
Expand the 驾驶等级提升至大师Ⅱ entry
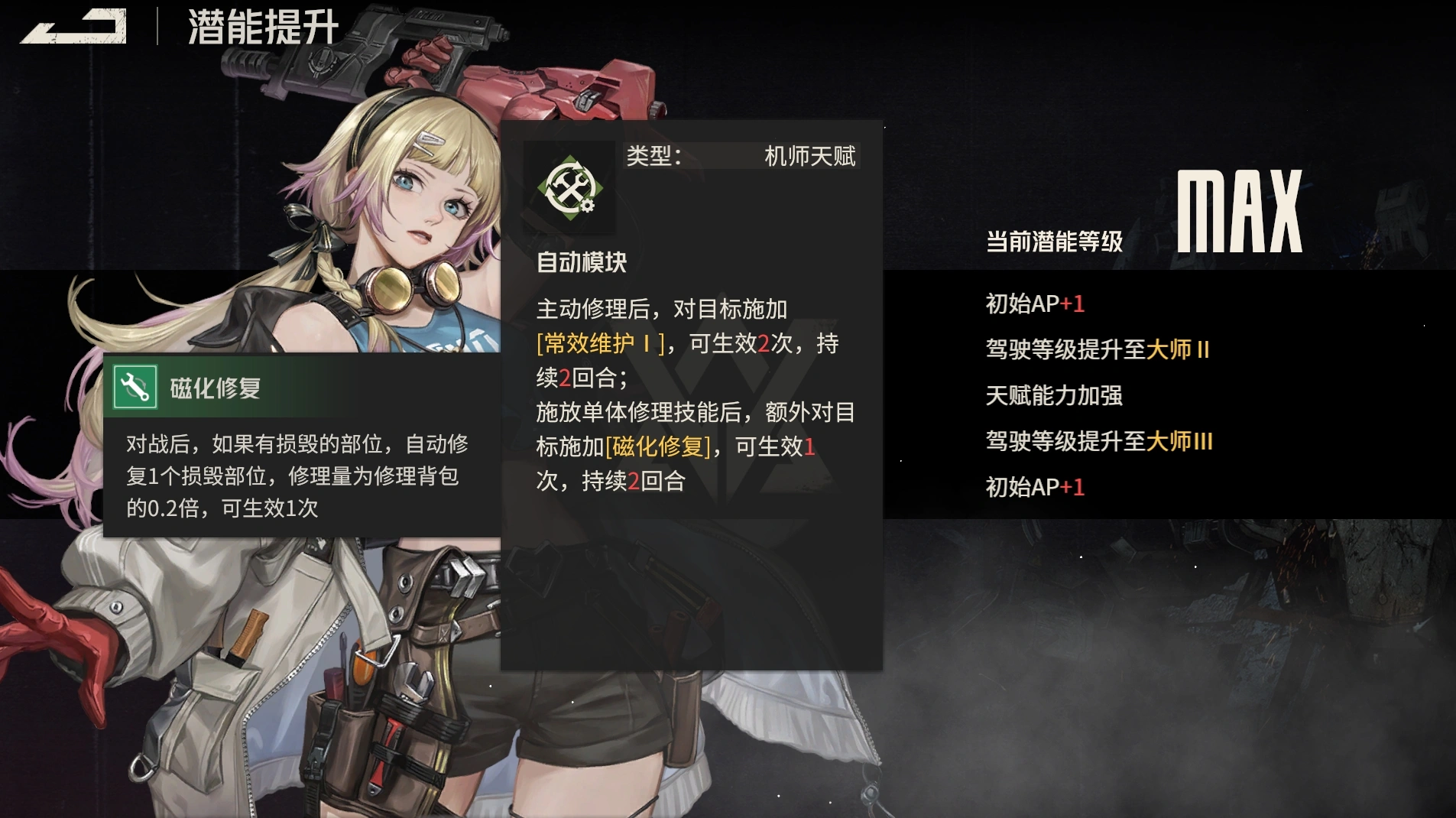pos(1098,349)
